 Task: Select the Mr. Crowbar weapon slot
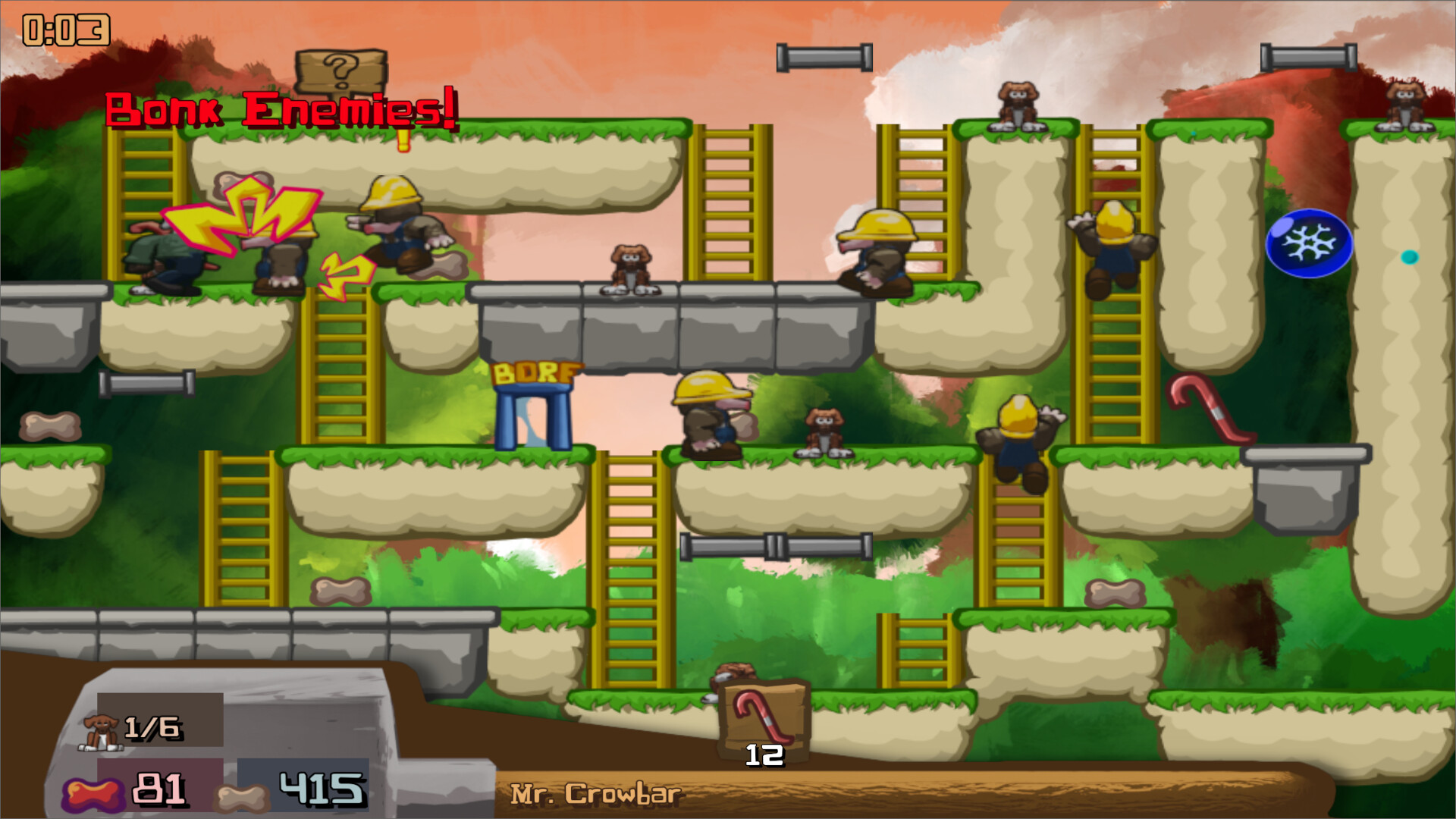point(764,718)
